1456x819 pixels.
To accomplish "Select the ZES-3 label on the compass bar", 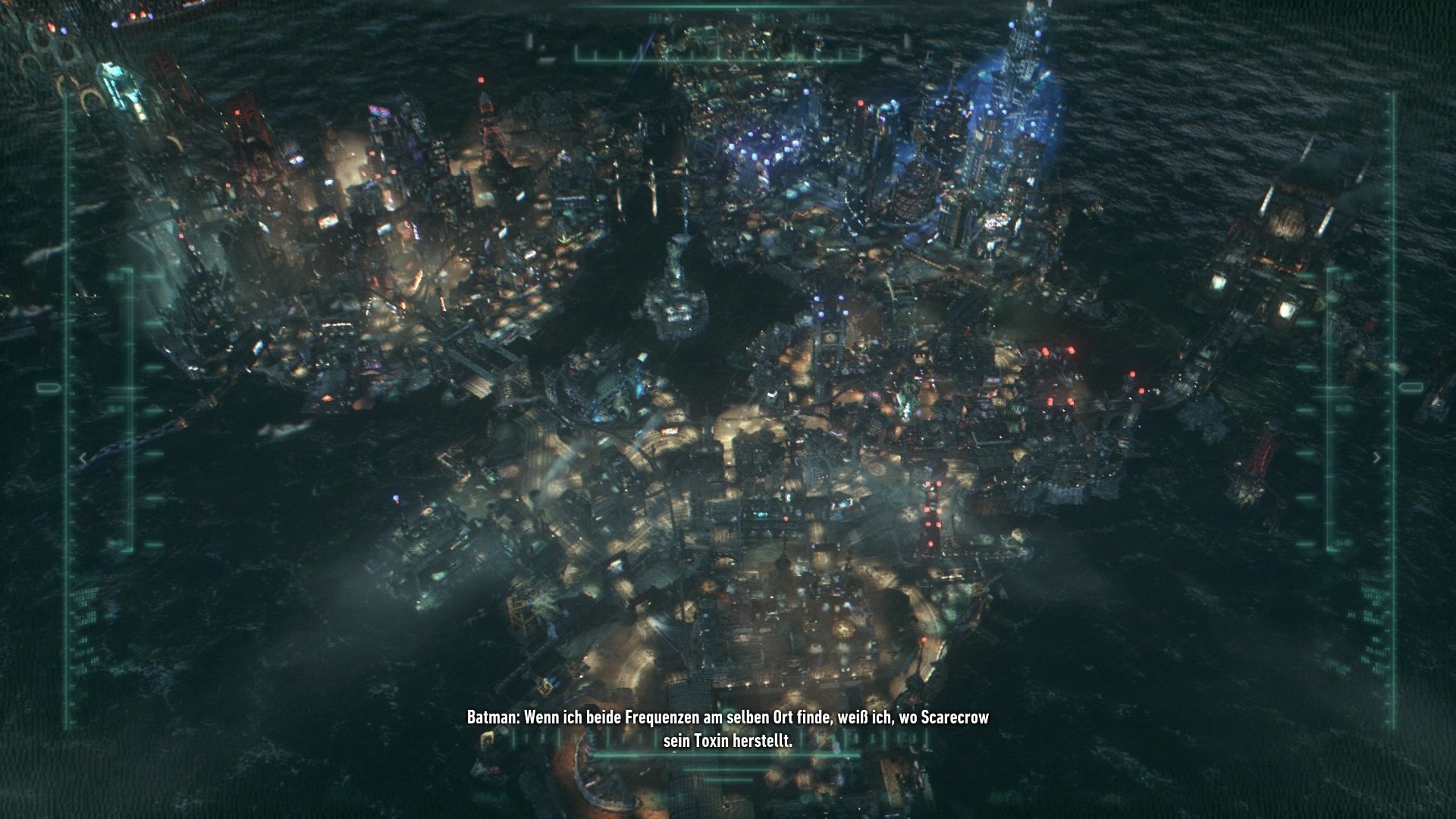I will (657, 16).
